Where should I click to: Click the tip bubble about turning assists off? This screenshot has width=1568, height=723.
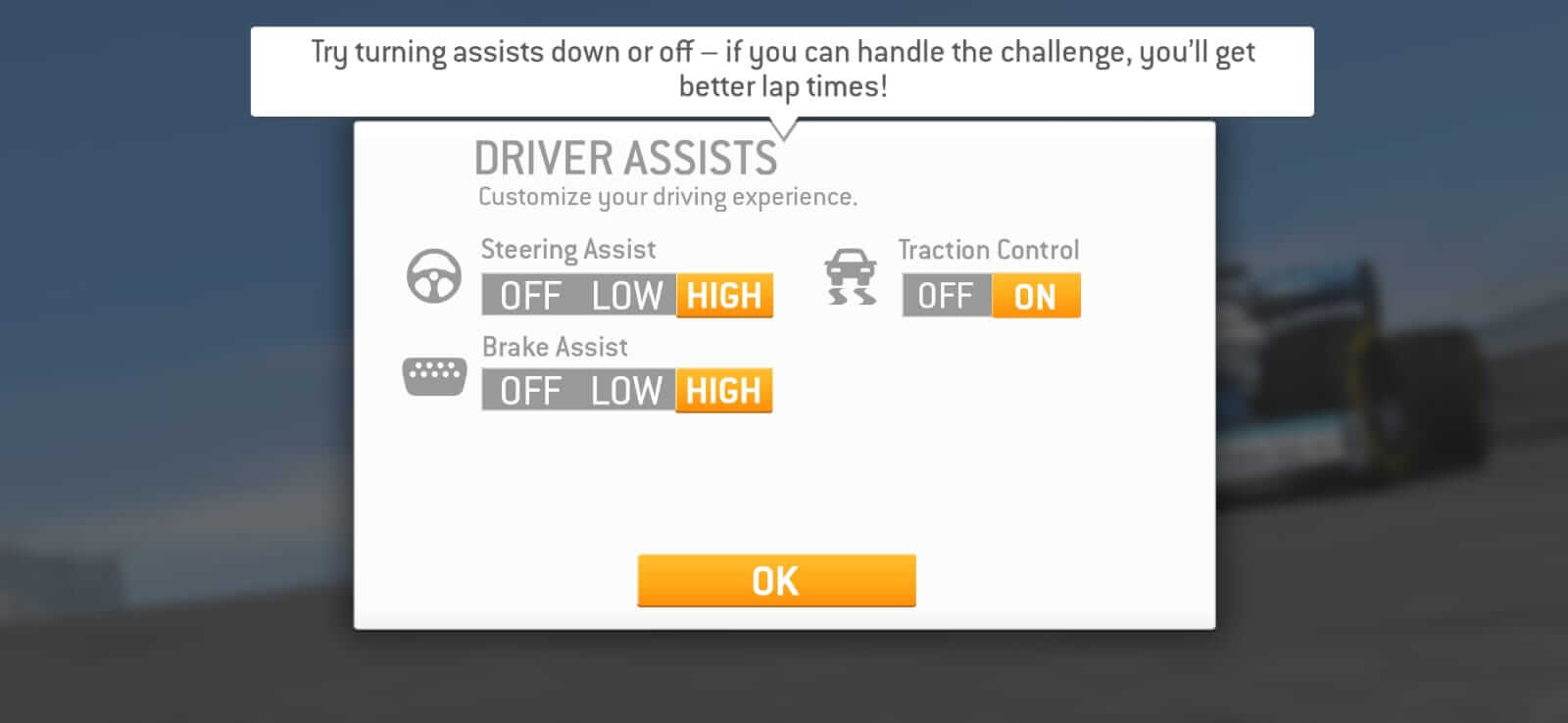782,71
